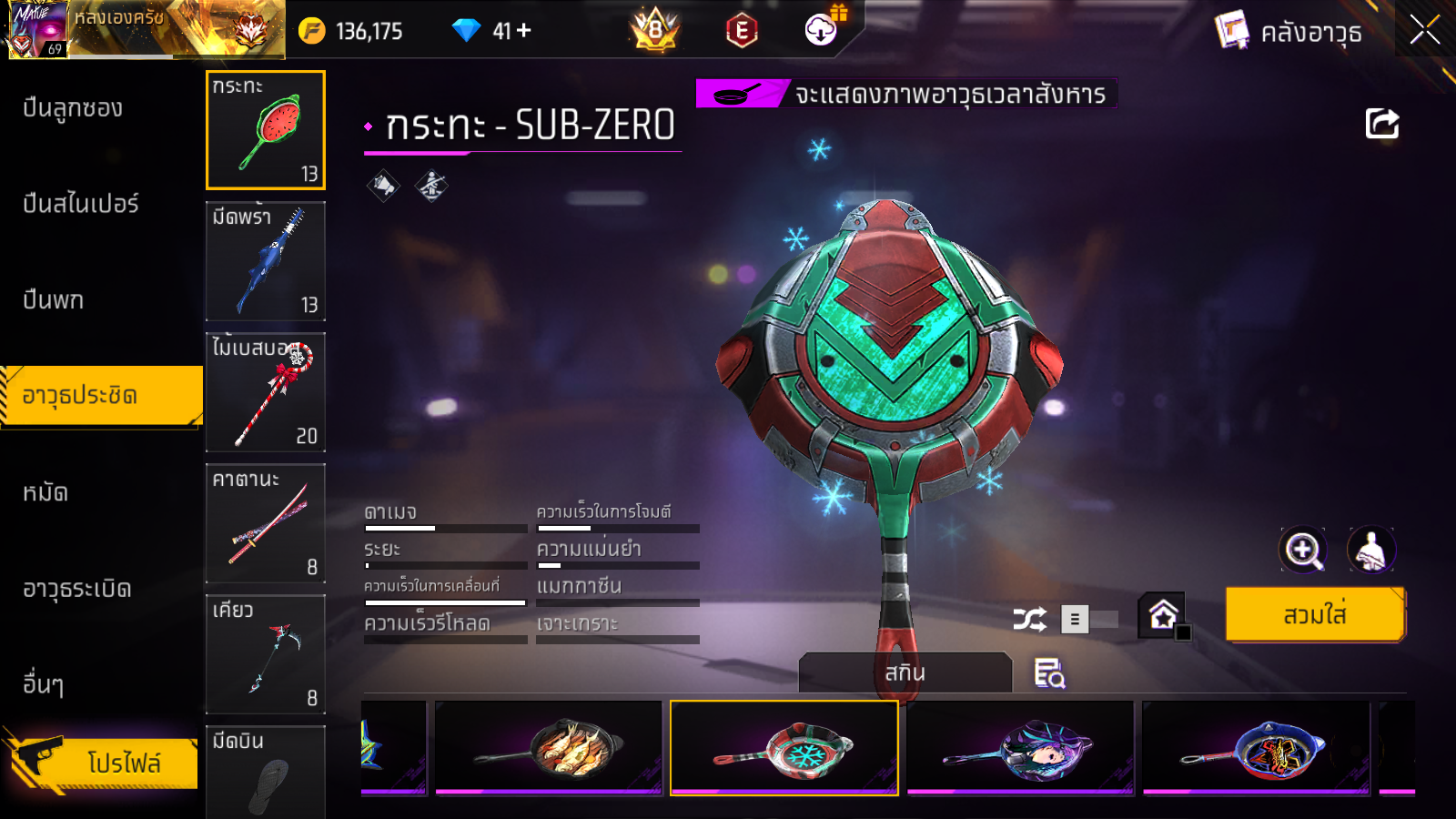Open the โปรไฟล์ profile button

[x=105, y=763]
